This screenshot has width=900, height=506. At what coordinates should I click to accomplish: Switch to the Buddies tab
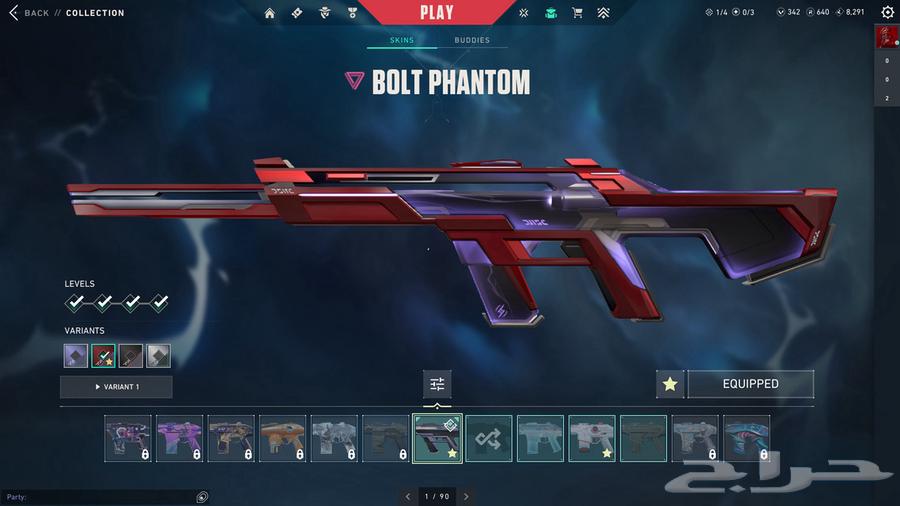(x=472, y=41)
